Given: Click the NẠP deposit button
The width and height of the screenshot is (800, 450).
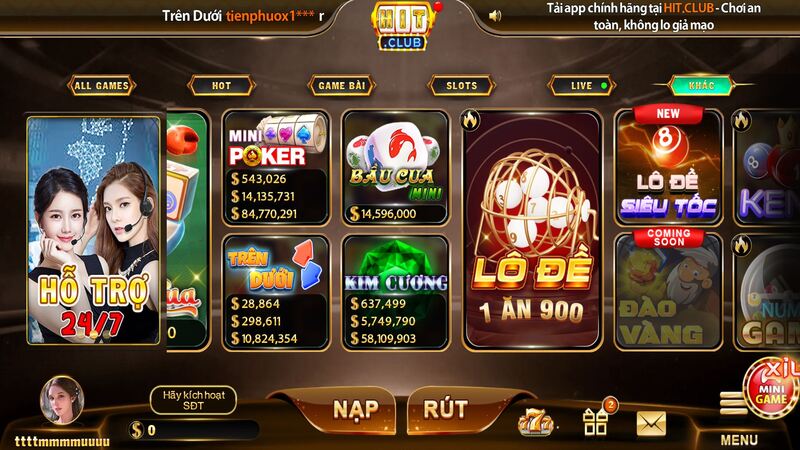Looking at the screenshot, I should (x=355, y=408).
